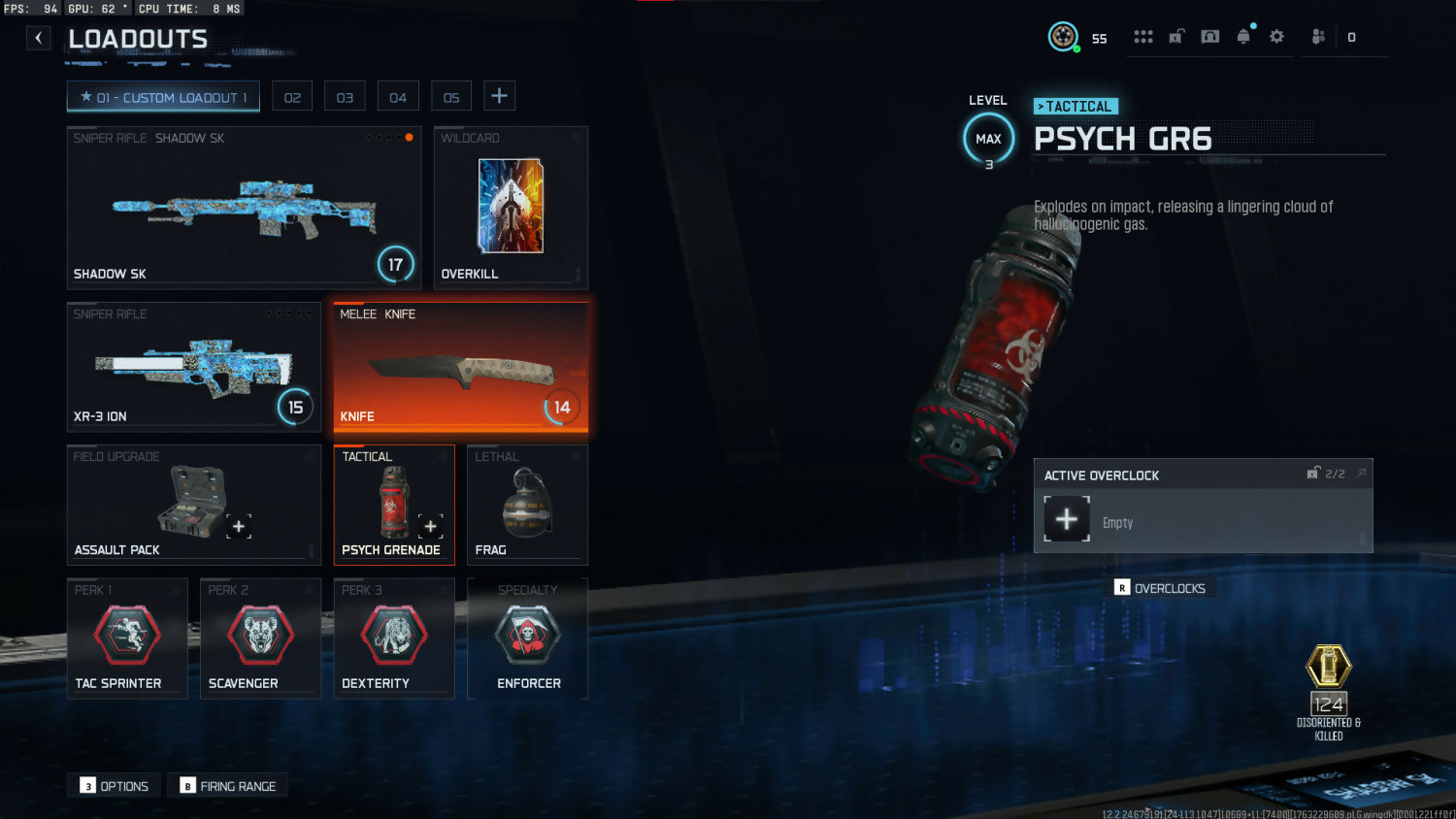Add a new loadout with plus button
The height and width of the screenshot is (819, 1456).
pyautogui.click(x=499, y=96)
